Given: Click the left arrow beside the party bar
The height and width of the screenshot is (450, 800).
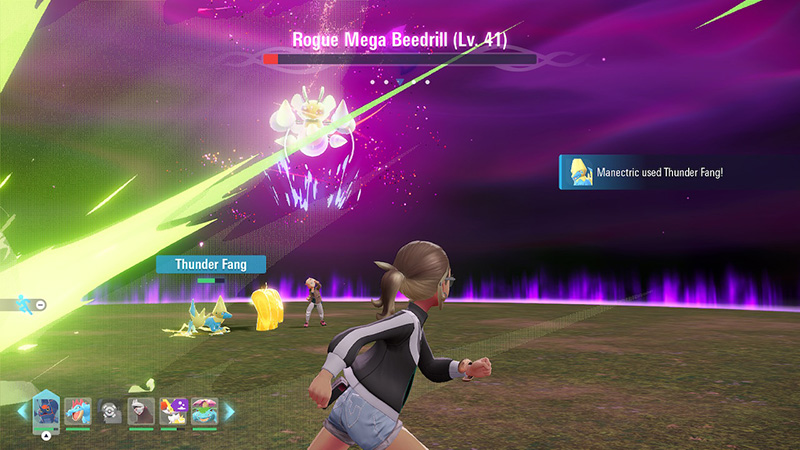Looking at the screenshot, I should 22,411.
